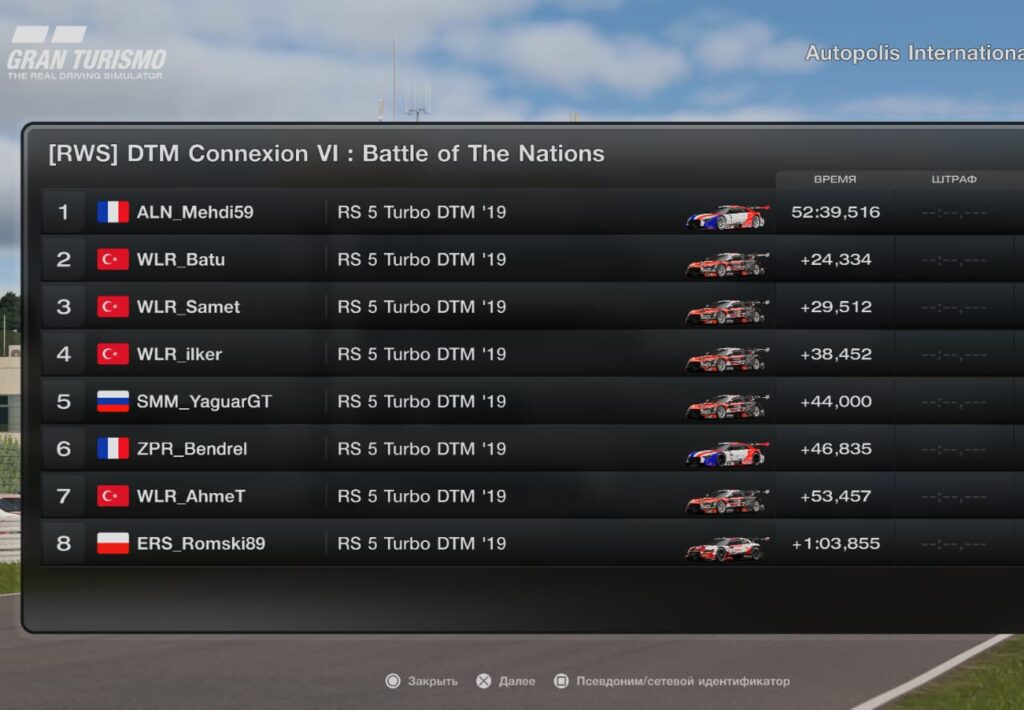1024x710 pixels.
Task: Choose WLR_Samet in the results list
Action: tap(188, 307)
